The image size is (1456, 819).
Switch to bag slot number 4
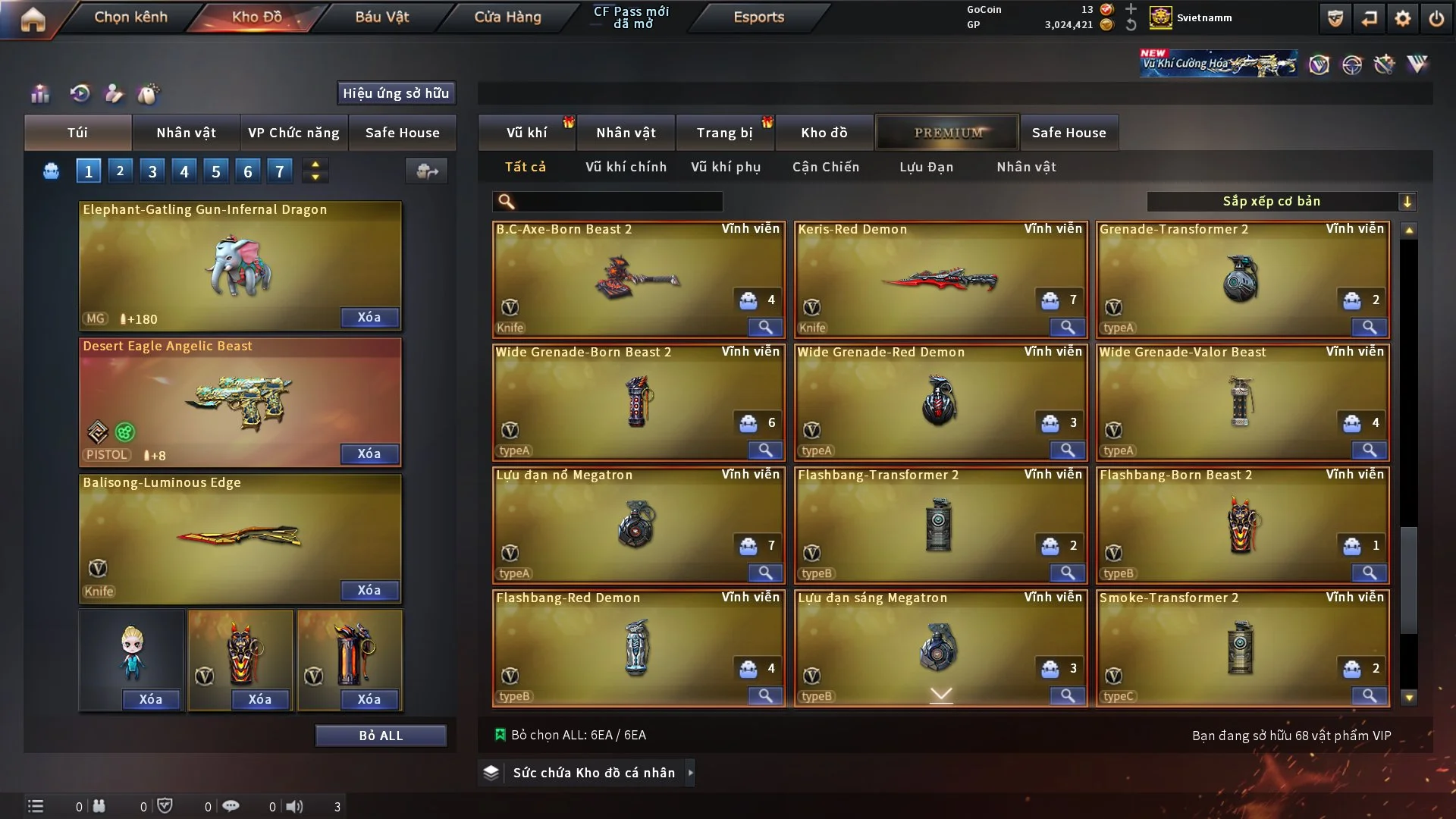184,171
